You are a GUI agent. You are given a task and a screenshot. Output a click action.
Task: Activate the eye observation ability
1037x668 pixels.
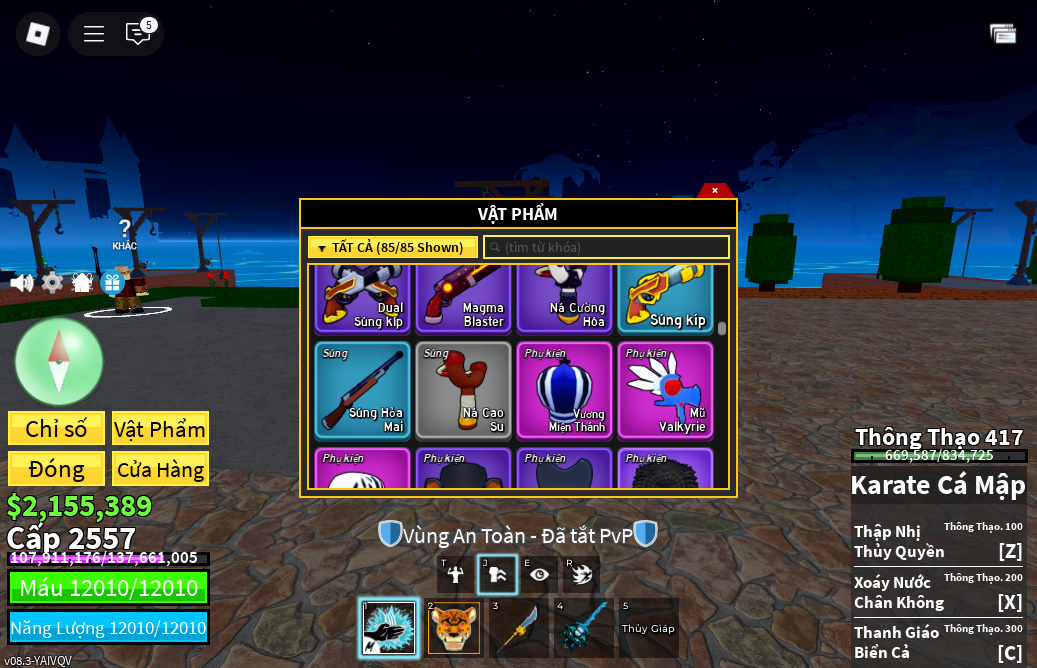pos(540,574)
